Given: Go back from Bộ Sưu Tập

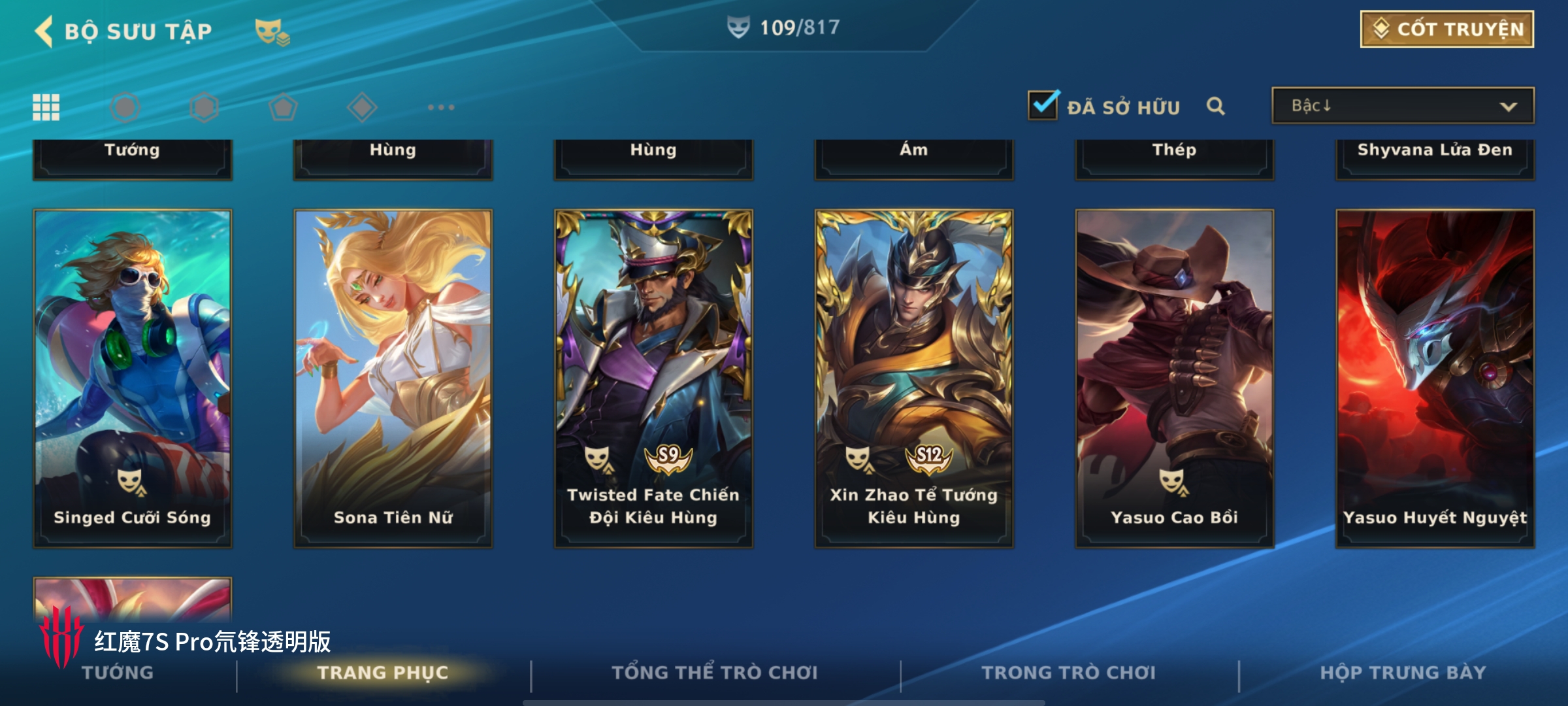Looking at the screenshot, I should [44, 31].
